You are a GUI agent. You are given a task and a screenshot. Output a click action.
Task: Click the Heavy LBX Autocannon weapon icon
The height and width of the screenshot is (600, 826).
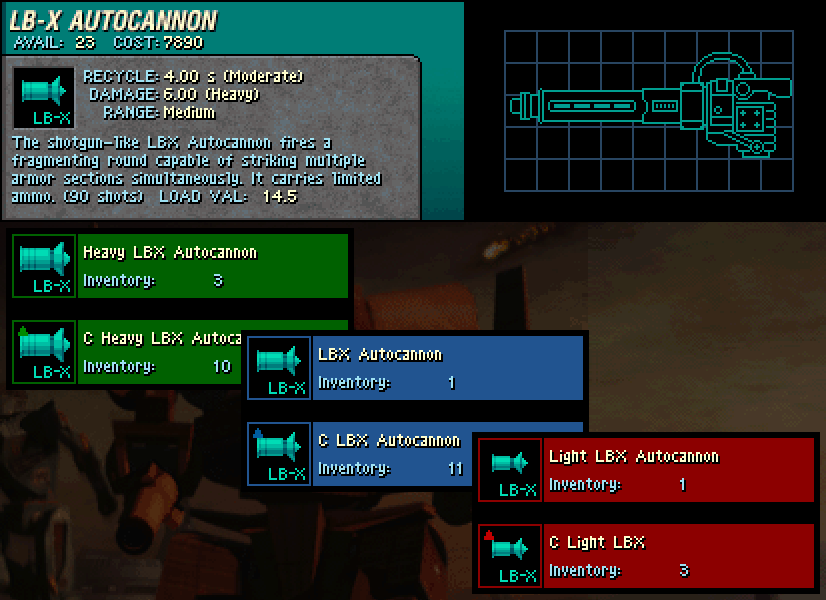point(45,267)
